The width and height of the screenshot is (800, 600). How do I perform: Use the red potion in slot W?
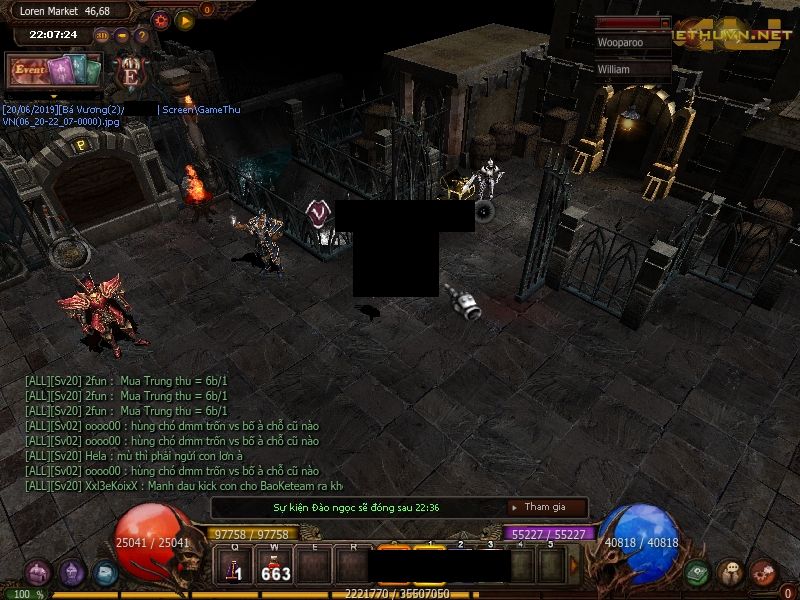tap(275, 567)
